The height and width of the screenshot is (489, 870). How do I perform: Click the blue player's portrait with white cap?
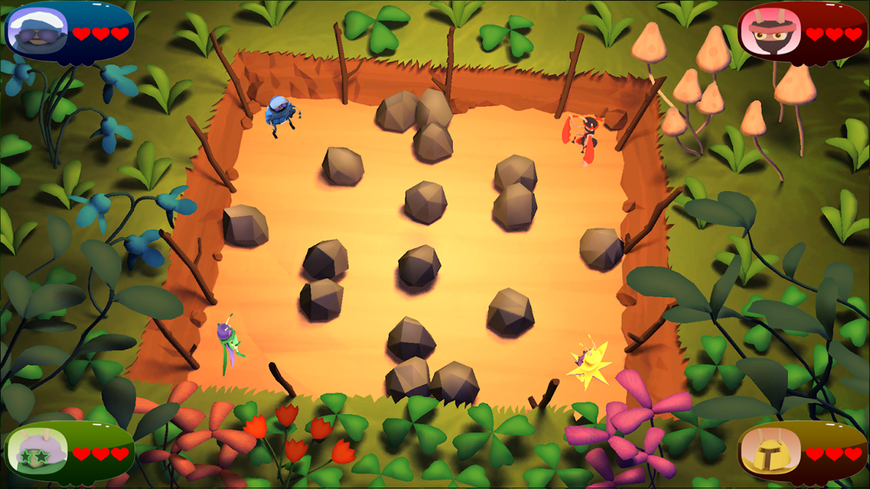pos(37,31)
